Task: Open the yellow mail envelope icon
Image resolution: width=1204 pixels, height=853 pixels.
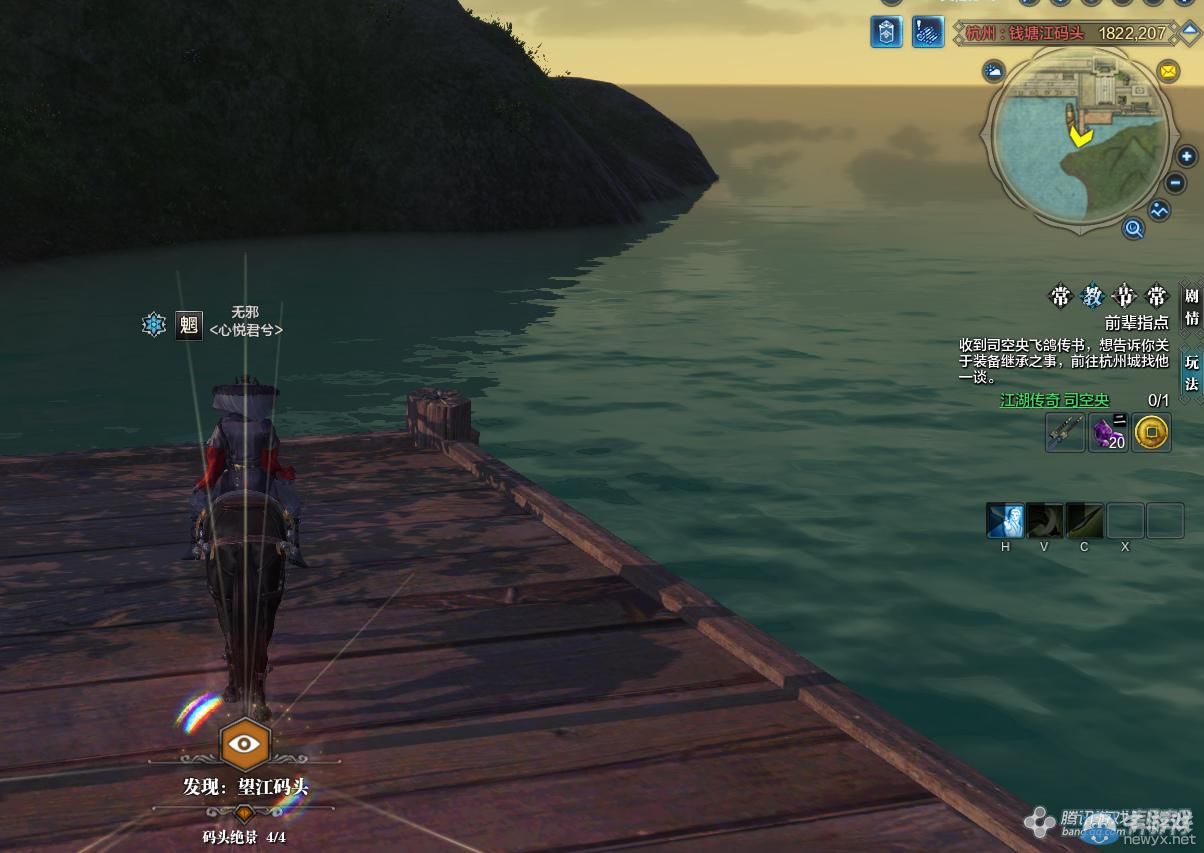Action: click(x=1167, y=71)
